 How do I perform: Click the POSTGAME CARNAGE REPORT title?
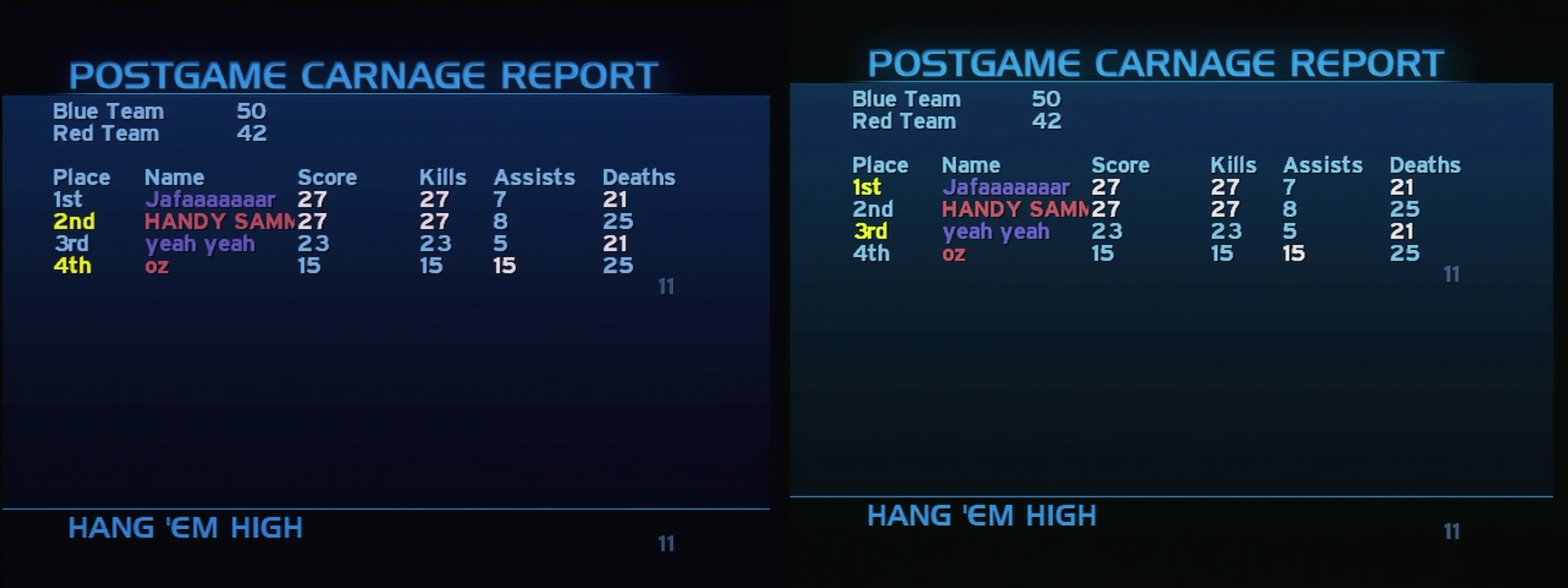coord(363,74)
